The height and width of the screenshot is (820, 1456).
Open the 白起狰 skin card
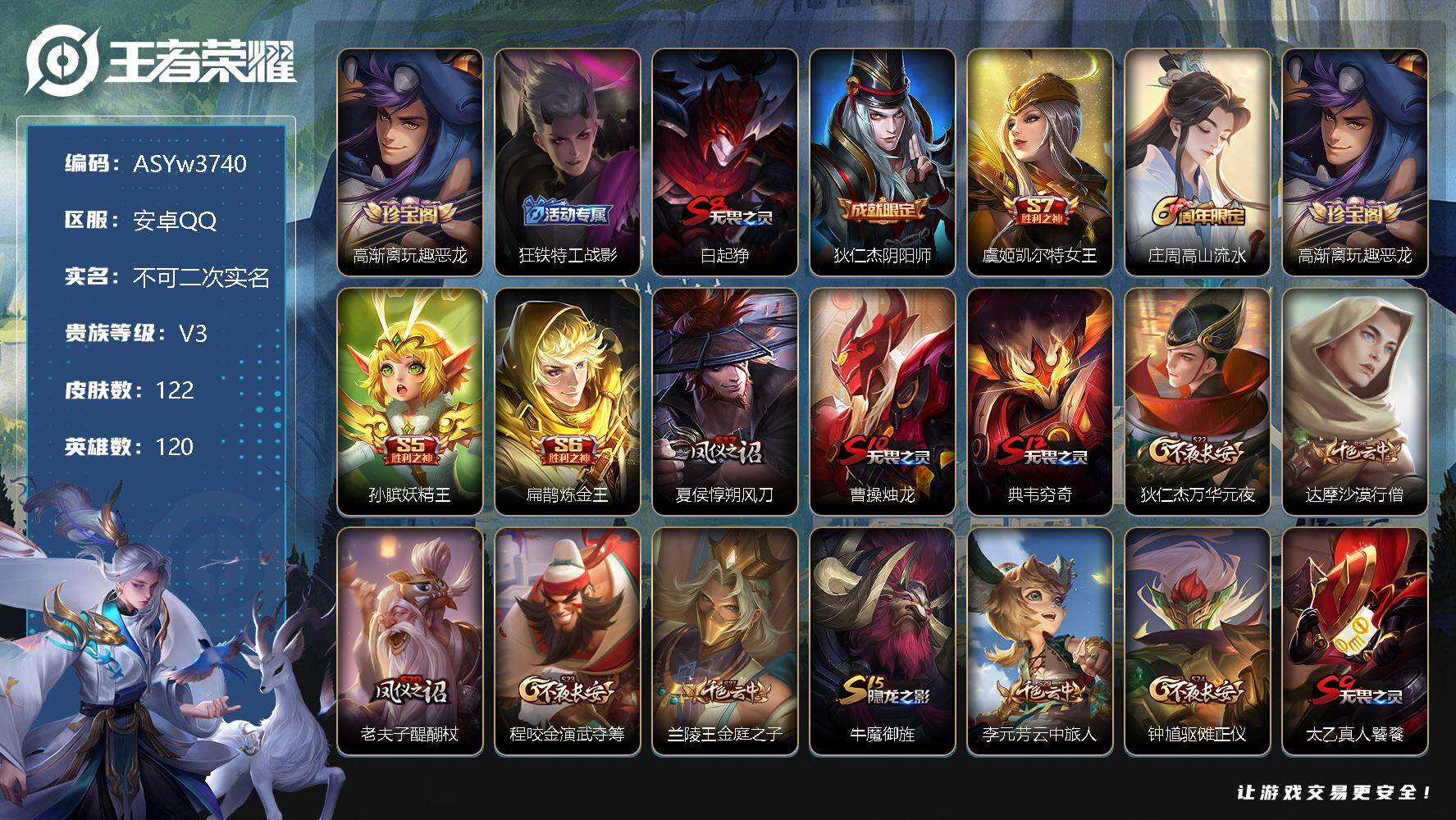click(x=725, y=162)
